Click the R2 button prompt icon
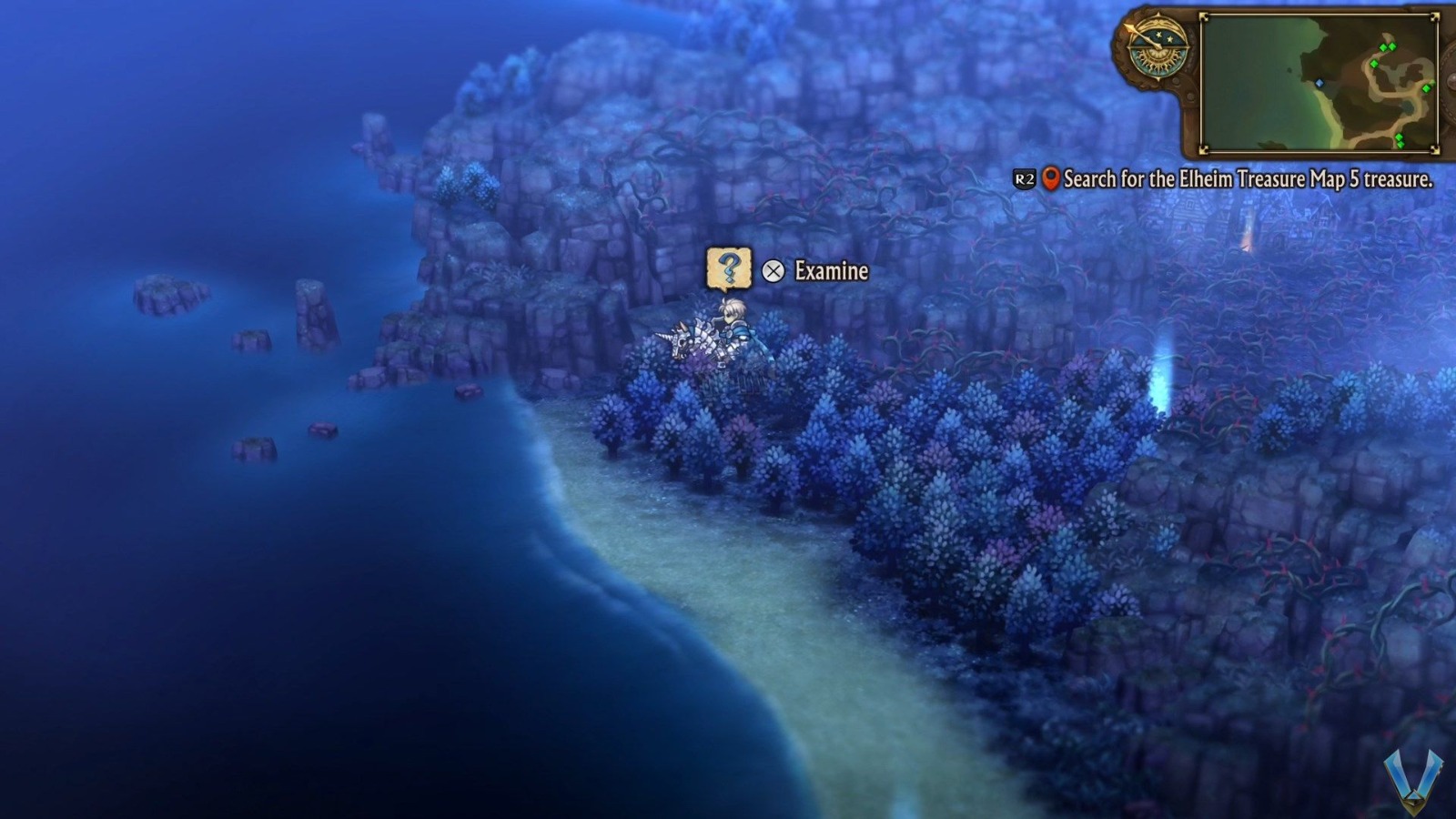This screenshot has height=819, width=1456. pos(1024,179)
